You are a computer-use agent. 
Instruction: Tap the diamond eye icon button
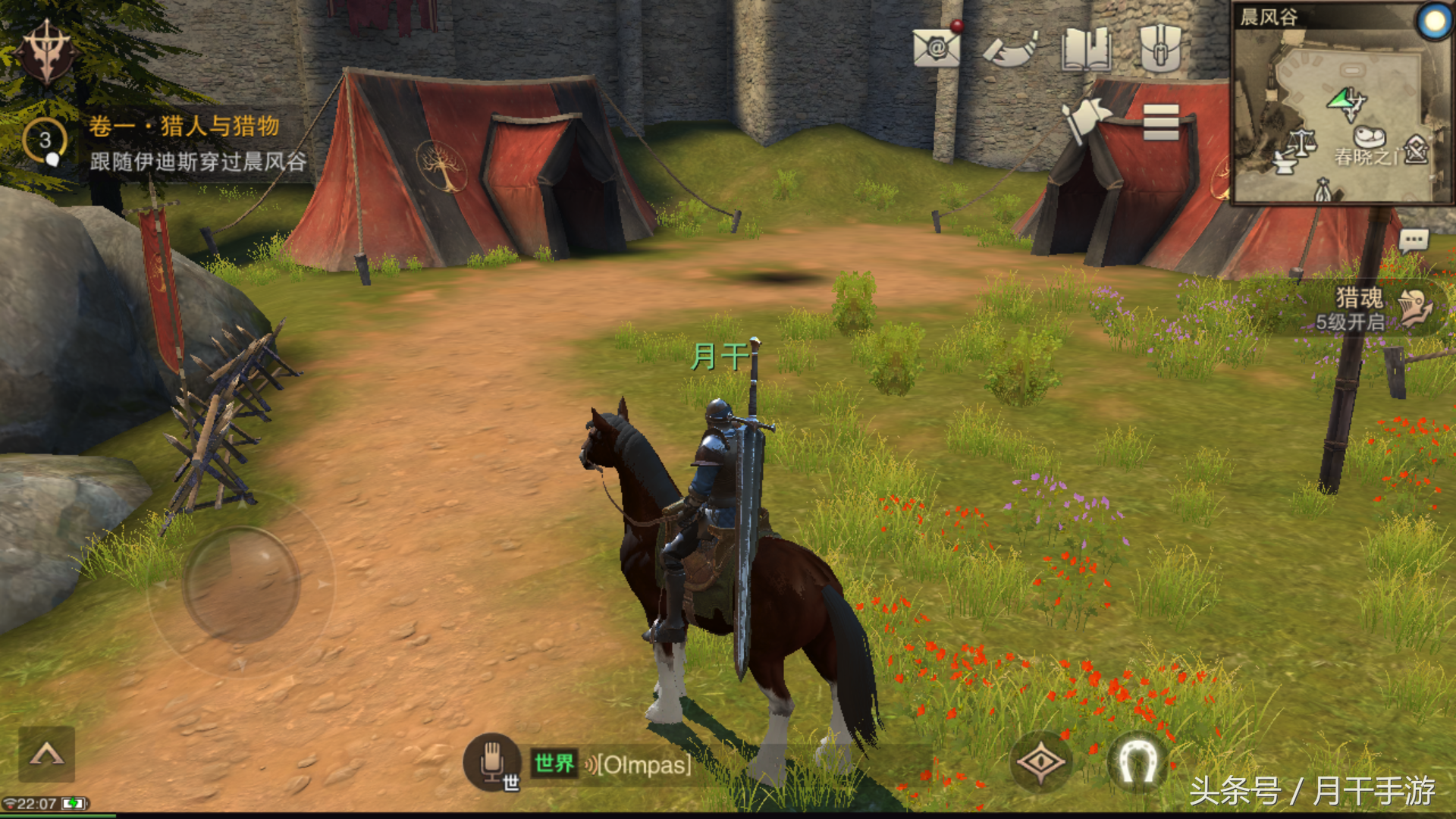pos(1041,761)
